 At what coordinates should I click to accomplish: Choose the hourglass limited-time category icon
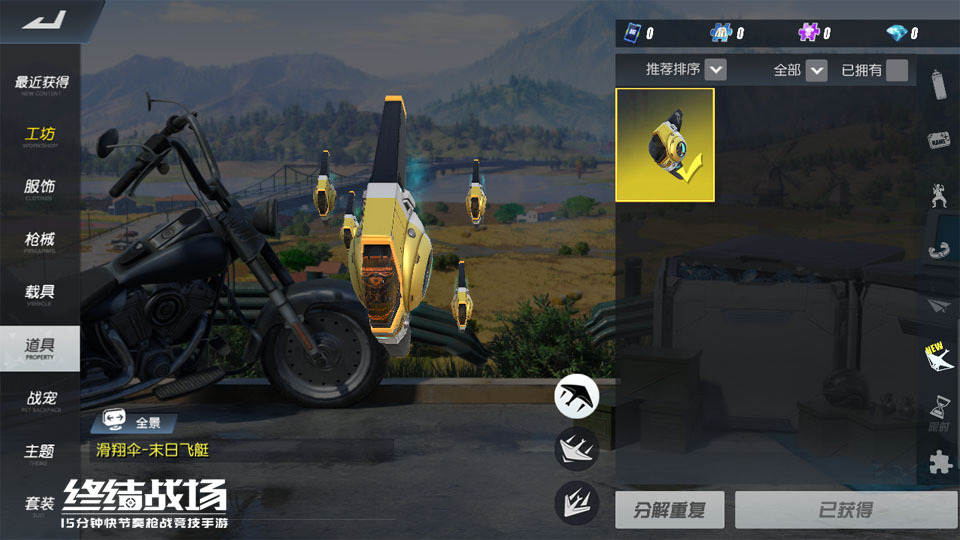coord(939,409)
